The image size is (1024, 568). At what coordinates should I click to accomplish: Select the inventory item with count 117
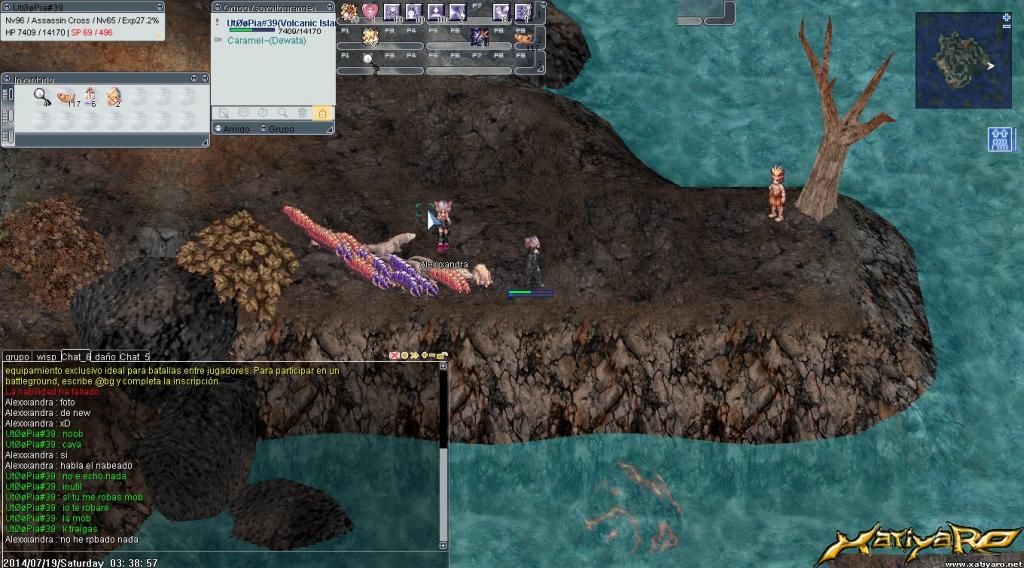tap(67, 97)
